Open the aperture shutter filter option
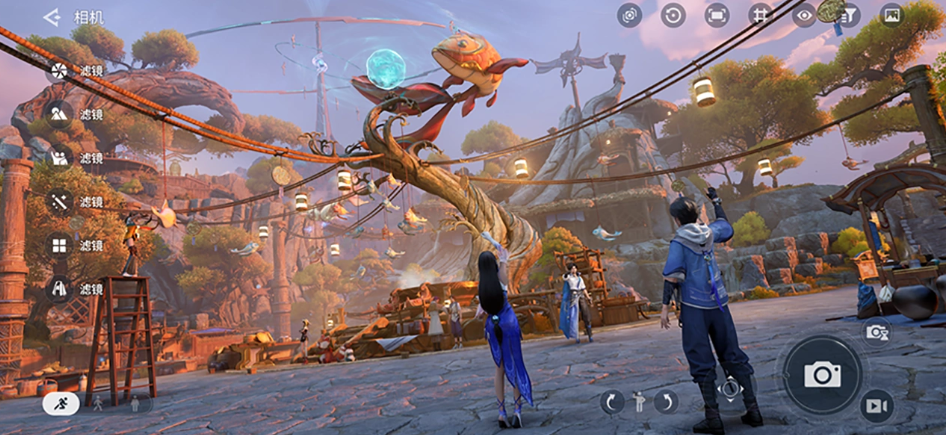 [x=59, y=70]
